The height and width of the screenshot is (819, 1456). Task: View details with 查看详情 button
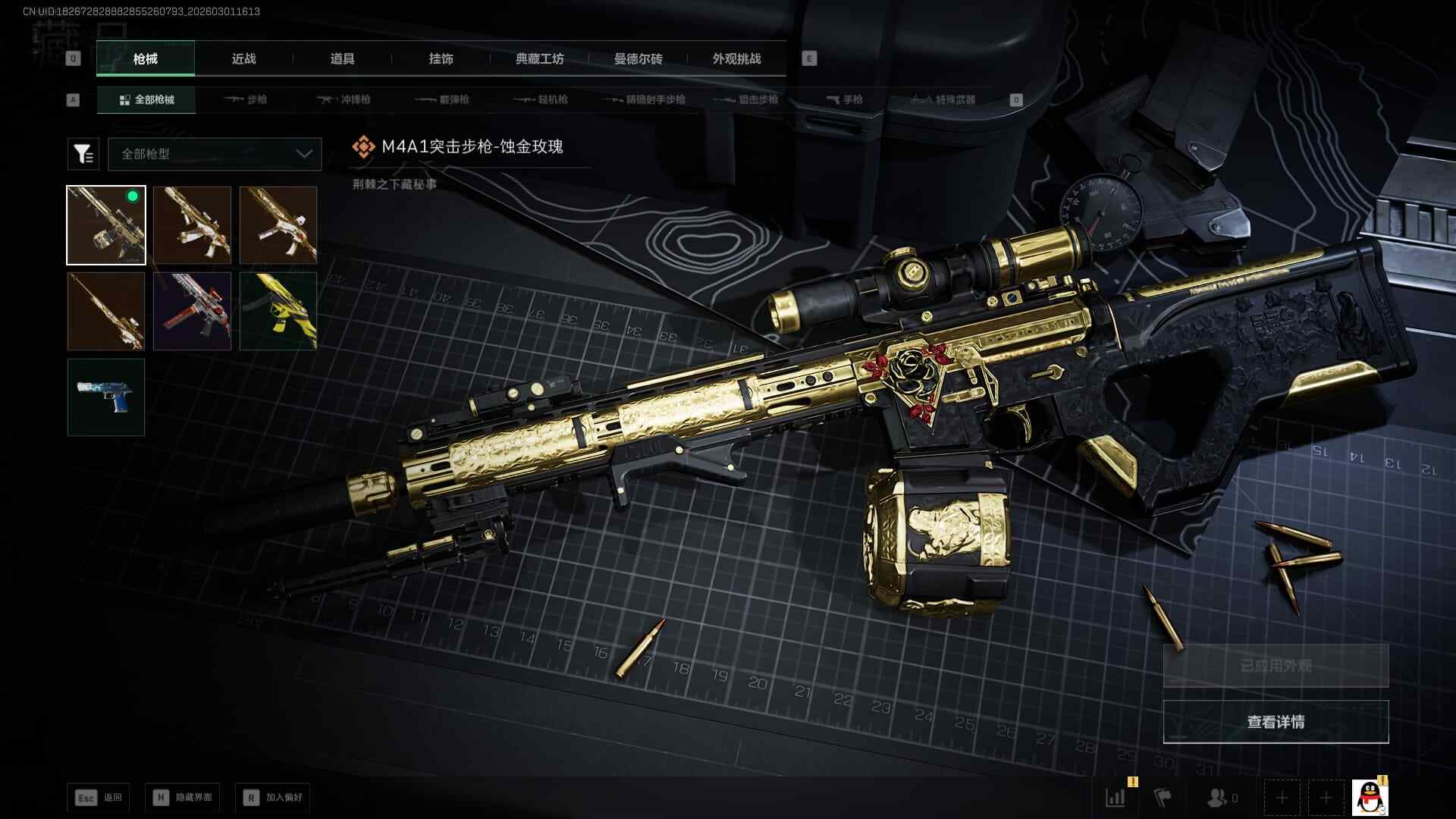pos(1276,722)
